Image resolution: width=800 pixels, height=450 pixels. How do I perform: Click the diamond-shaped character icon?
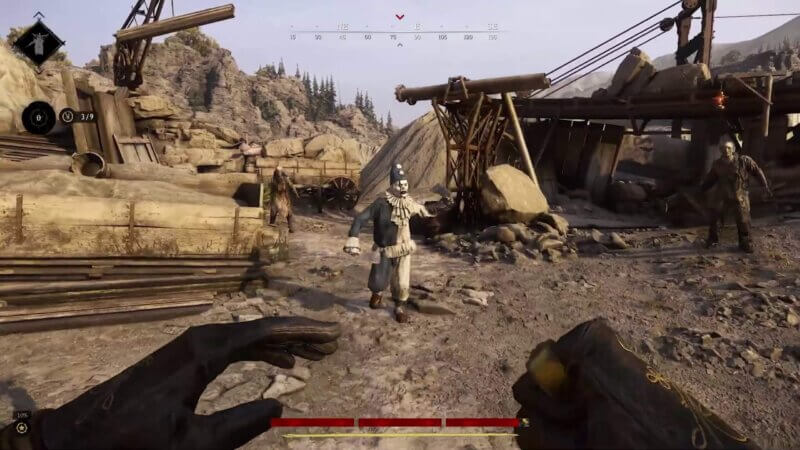[38, 43]
